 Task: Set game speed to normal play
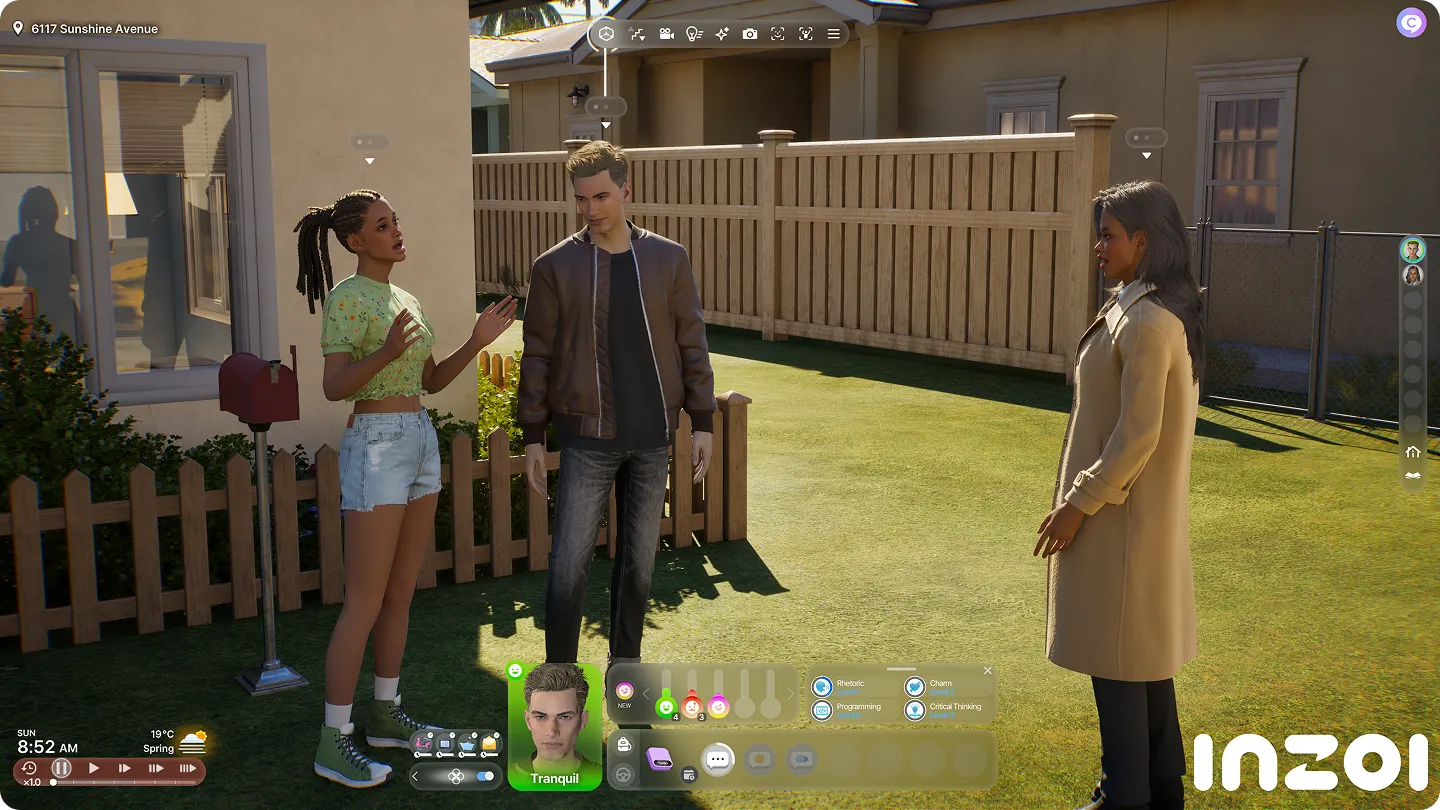tap(93, 769)
